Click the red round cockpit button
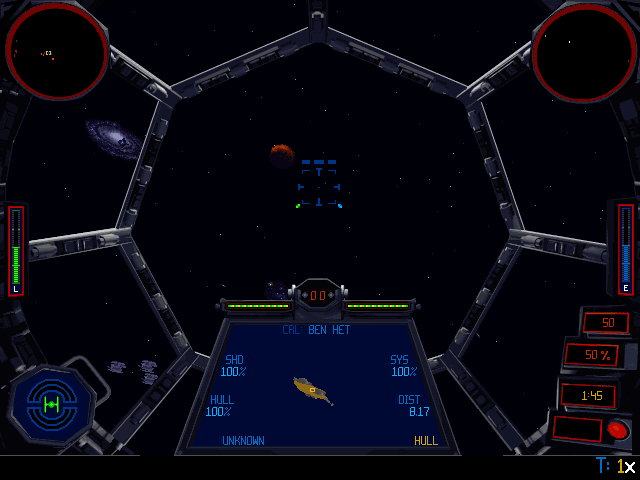Screen dimensions: 640x480 (x=617, y=430)
